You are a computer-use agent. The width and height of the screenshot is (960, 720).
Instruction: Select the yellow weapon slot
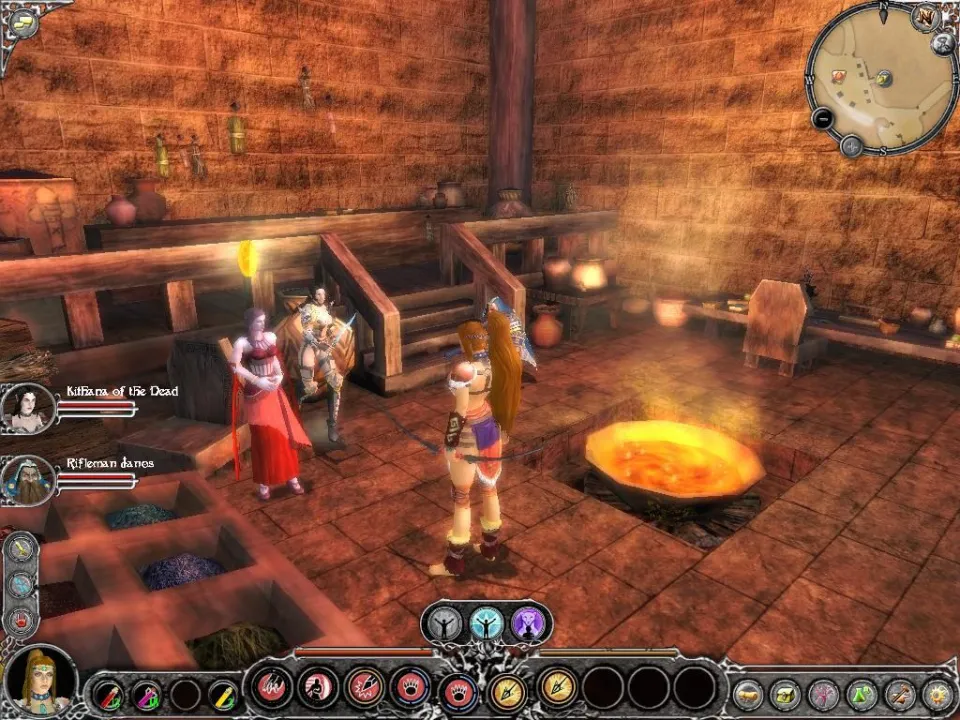[224, 693]
